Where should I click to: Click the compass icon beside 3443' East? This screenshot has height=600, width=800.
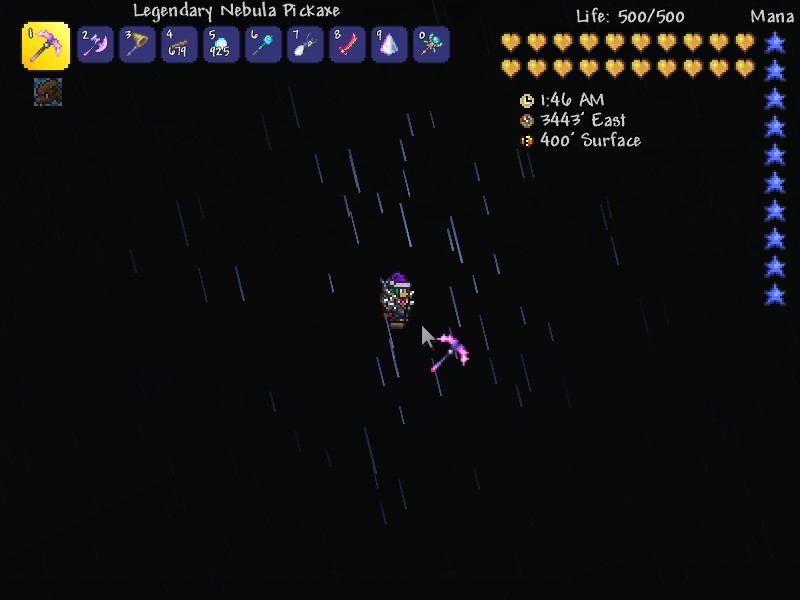pos(527,121)
